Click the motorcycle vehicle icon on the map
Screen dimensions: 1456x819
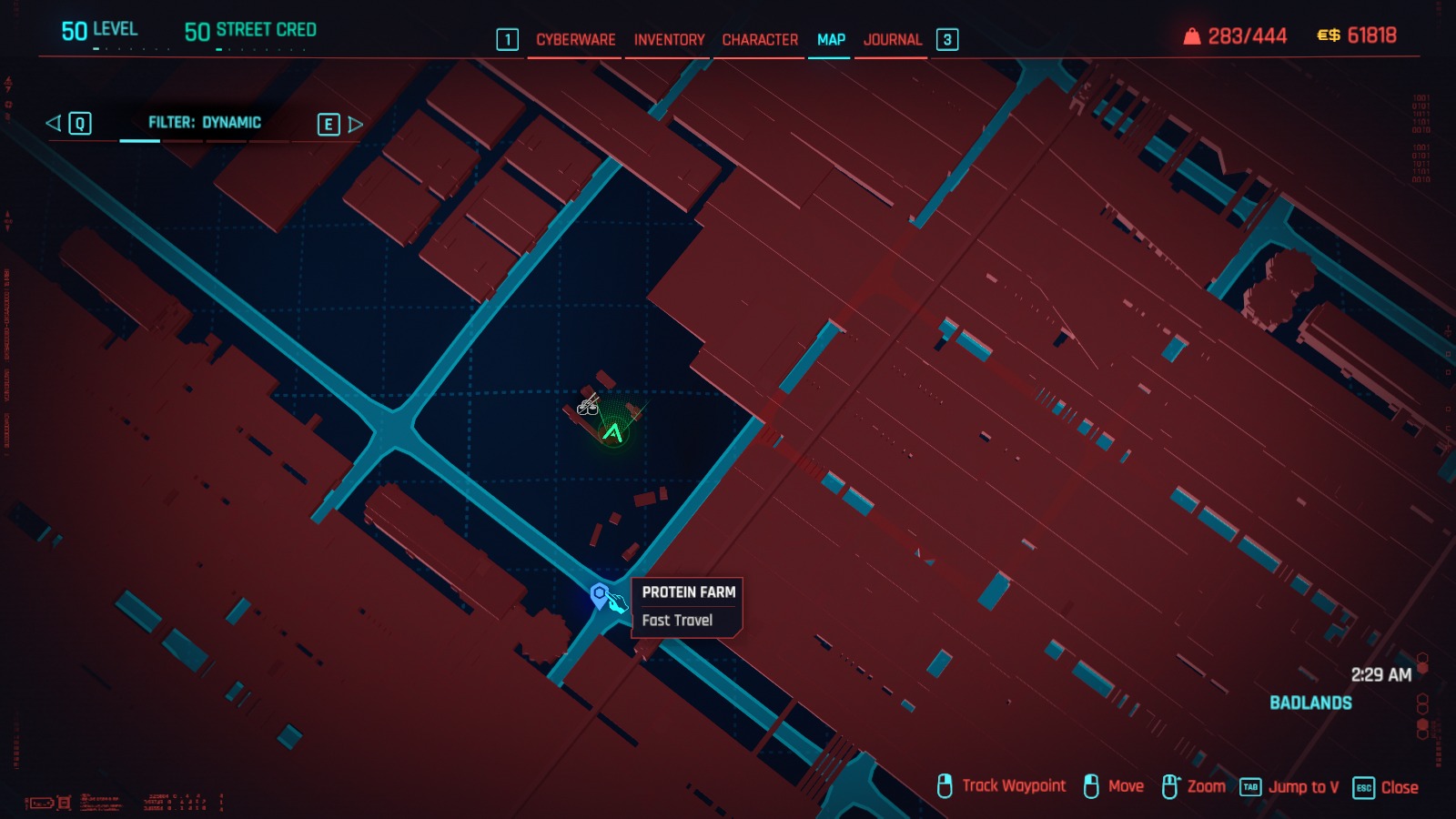pyautogui.click(x=588, y=408)
